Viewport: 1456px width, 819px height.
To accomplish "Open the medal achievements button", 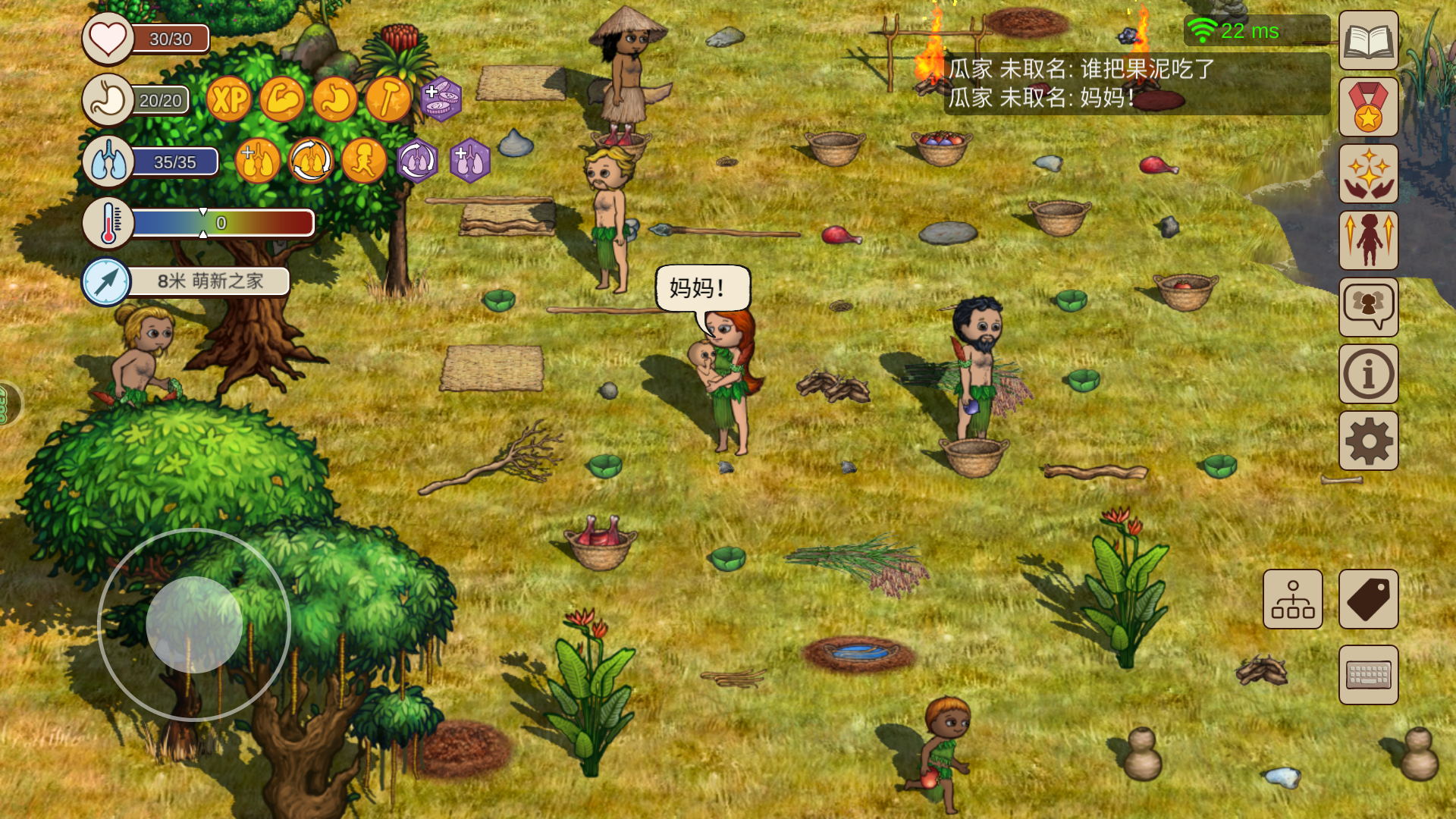I will click(1368, 107).
